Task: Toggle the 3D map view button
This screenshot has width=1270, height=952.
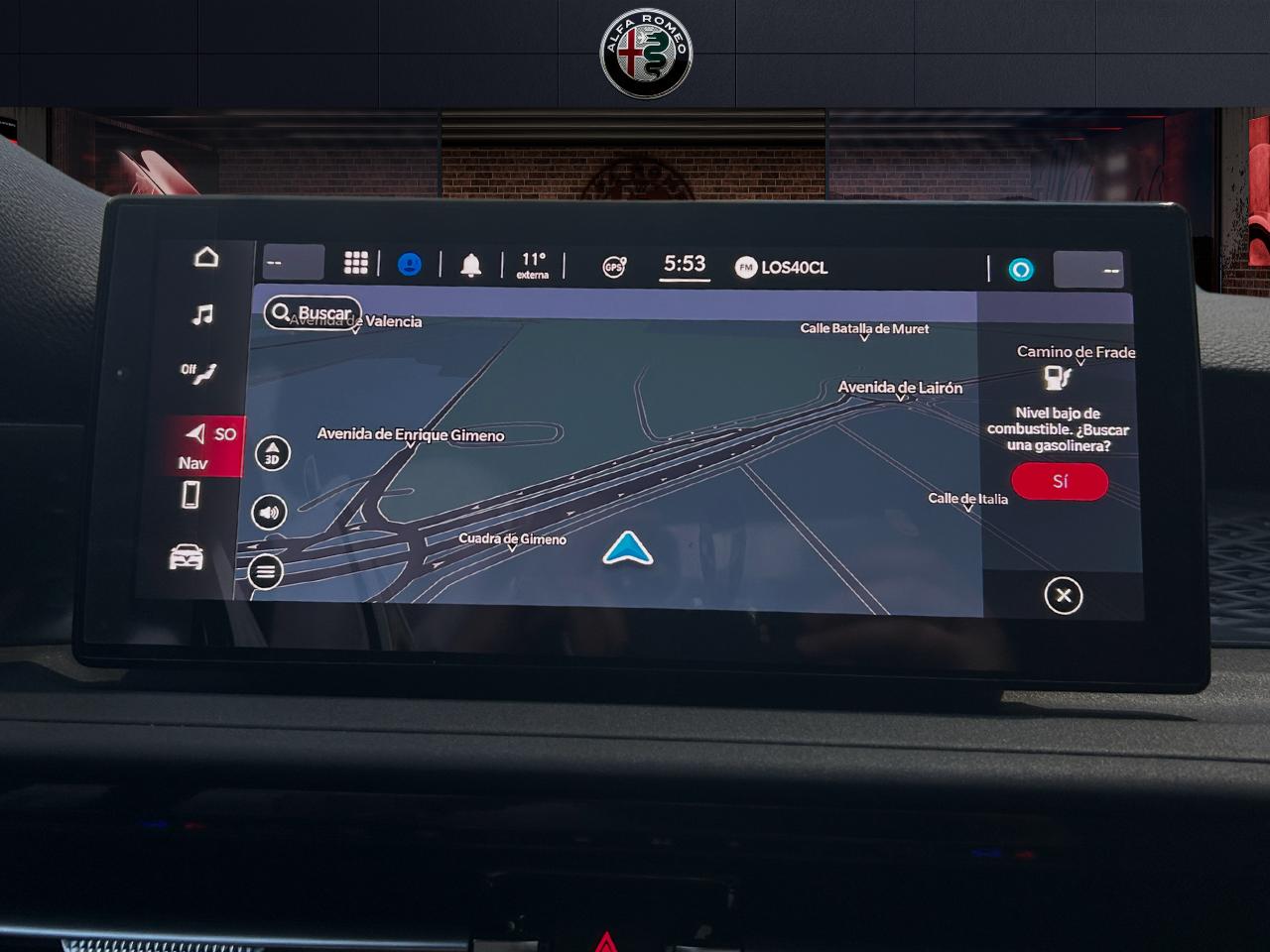Action: point(273,454)
